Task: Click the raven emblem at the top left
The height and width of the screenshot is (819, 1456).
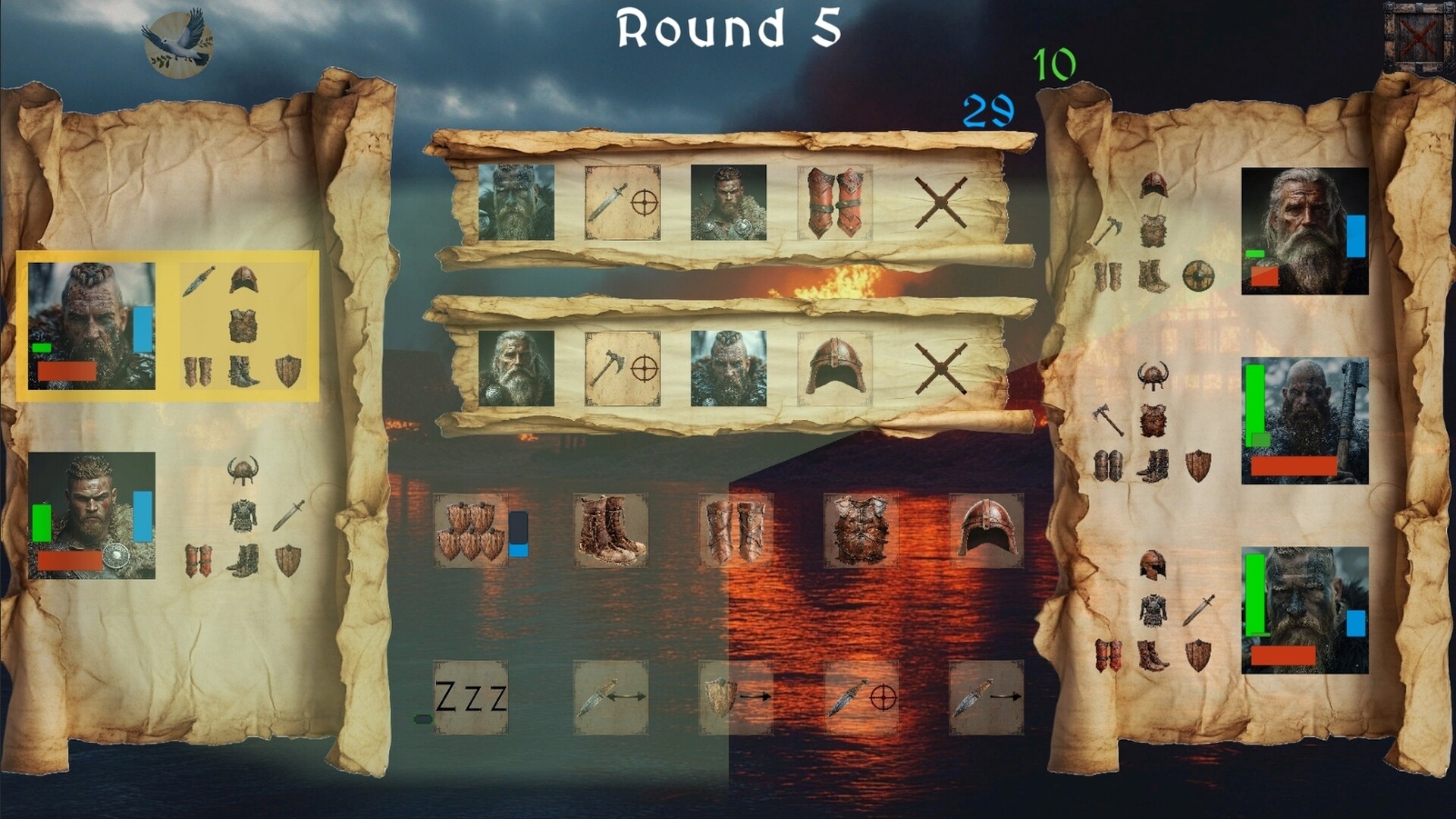Action: pyautogui.click(x=174, y=42)
